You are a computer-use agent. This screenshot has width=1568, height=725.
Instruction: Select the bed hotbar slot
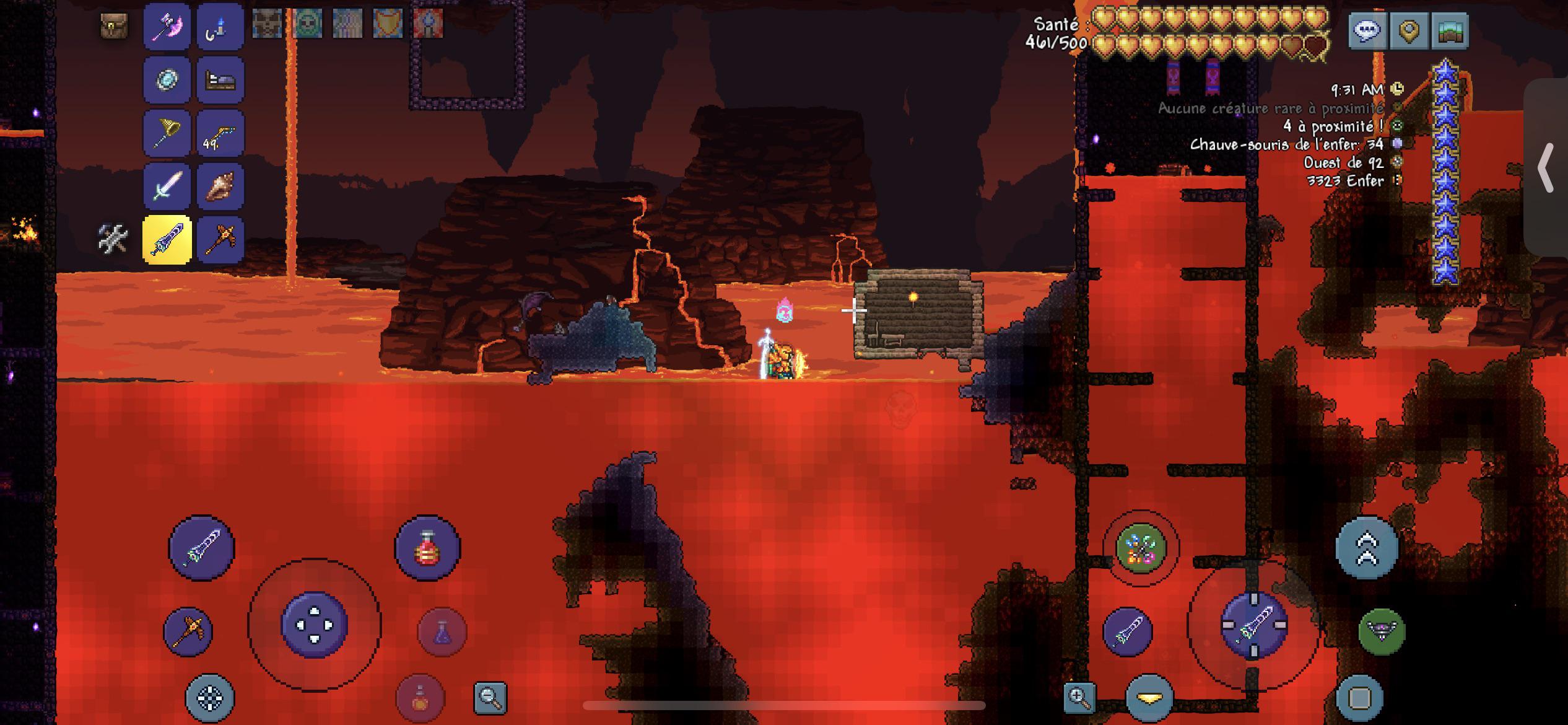point(220,80)
